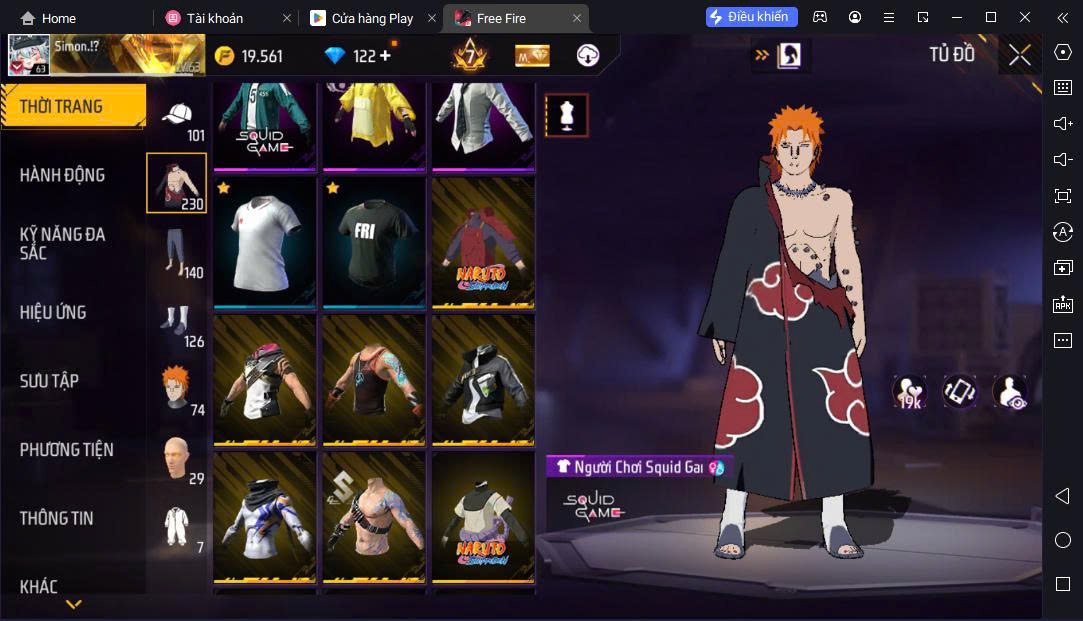This screenshot has height=621, width=1083.
Task: Add diamonds with the plus button
Action: coord(385,56)
